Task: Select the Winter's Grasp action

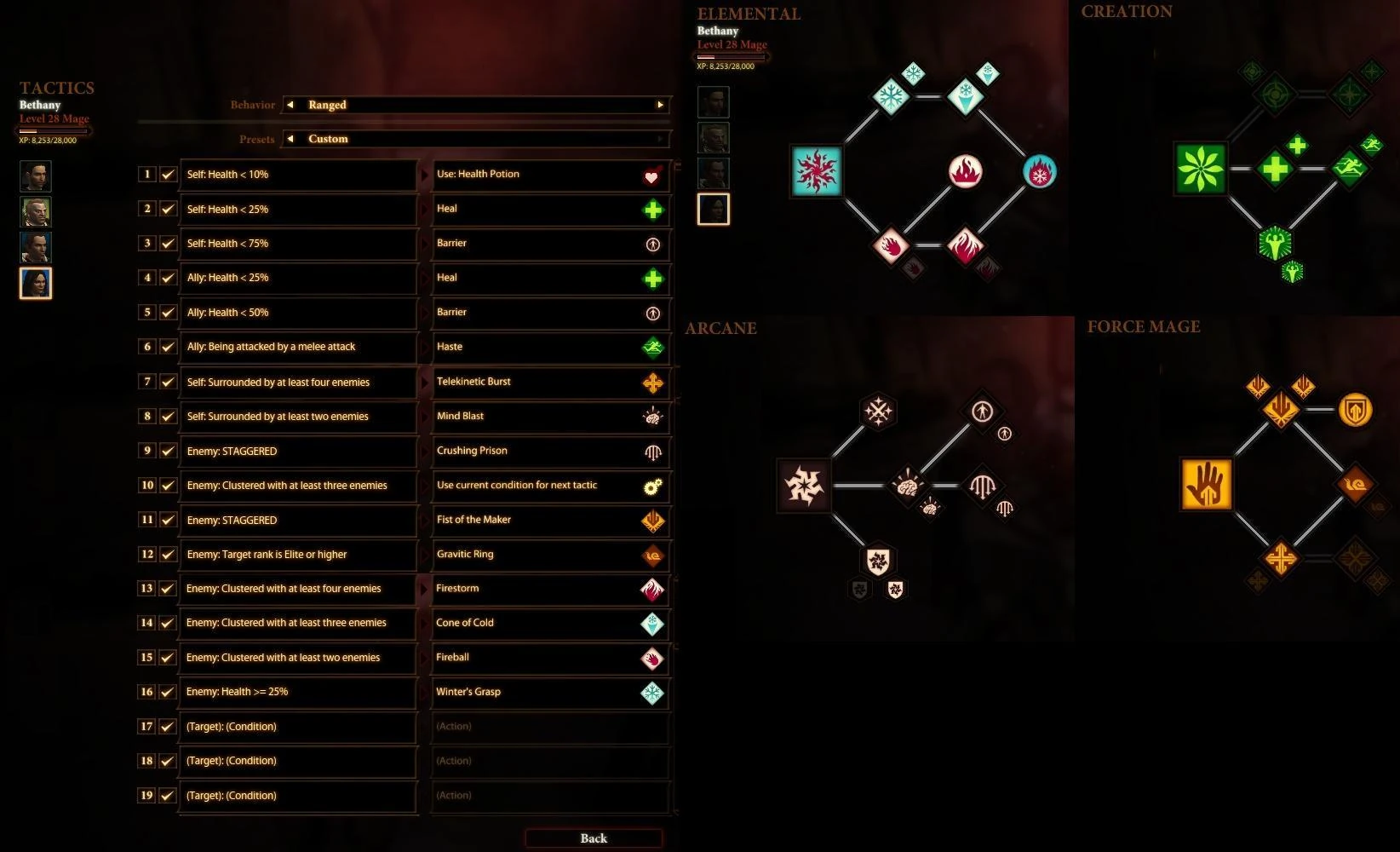Action: (x=550, y=692)
